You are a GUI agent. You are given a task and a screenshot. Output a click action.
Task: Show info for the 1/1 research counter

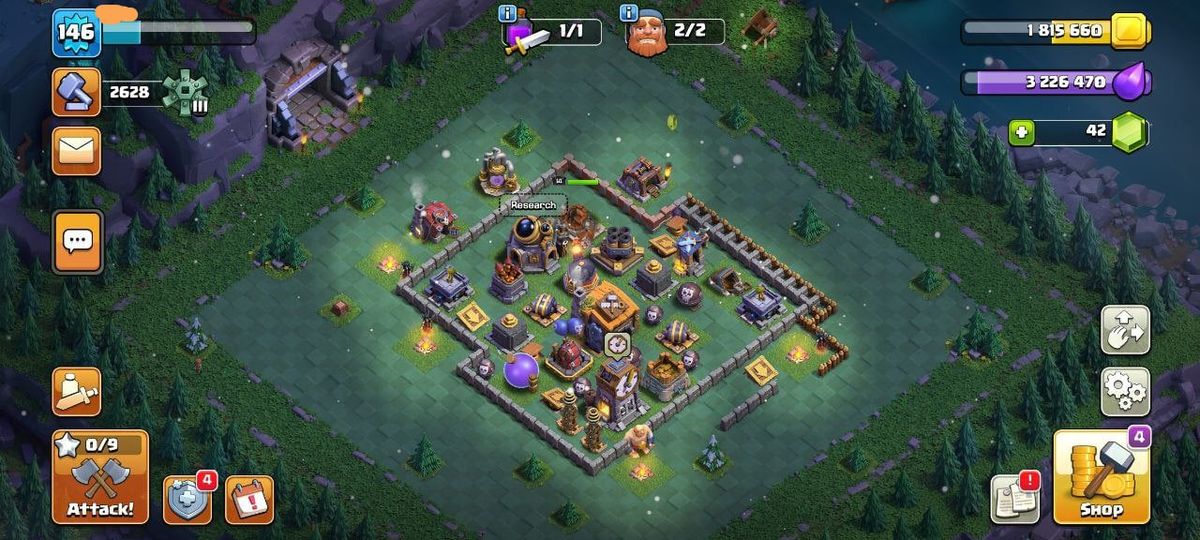pyautogui.click(x=508, y=13)
